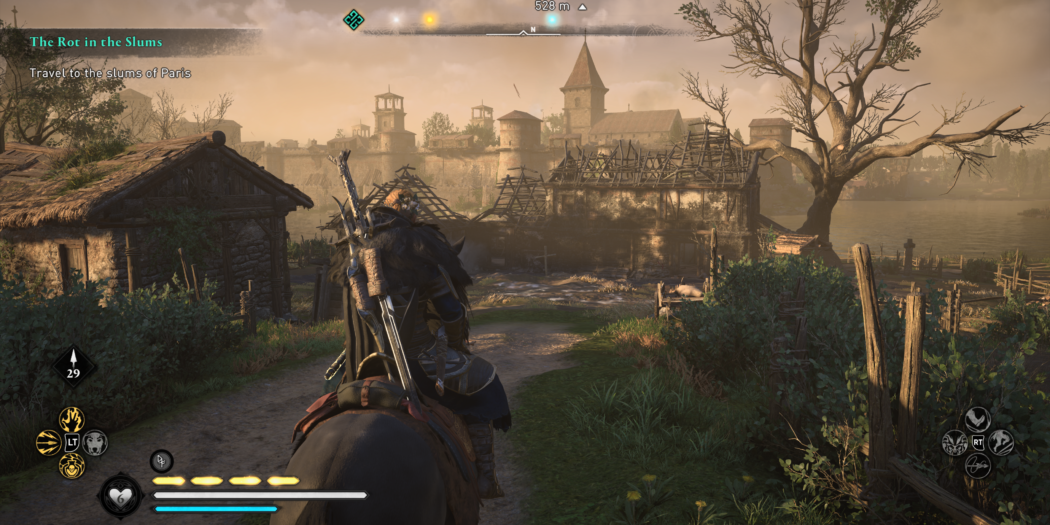Image resolution: width=1050 pixels, height=525 pixels.
Task: Activate the leaping figure melee ability
Action: [1001, 442]
